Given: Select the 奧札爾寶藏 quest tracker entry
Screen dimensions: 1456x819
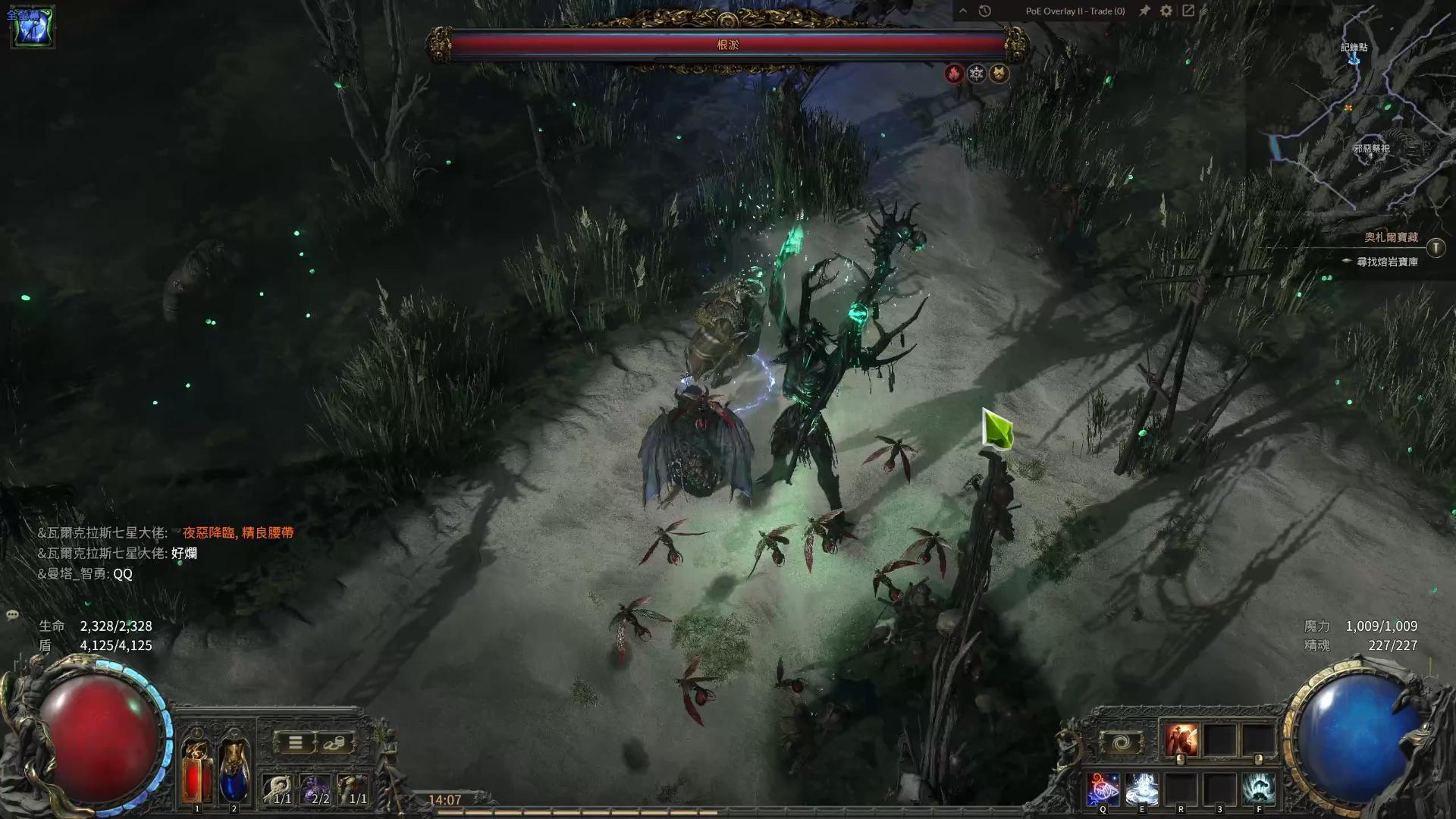Looking at the screenshot, I should [1391, 237].
